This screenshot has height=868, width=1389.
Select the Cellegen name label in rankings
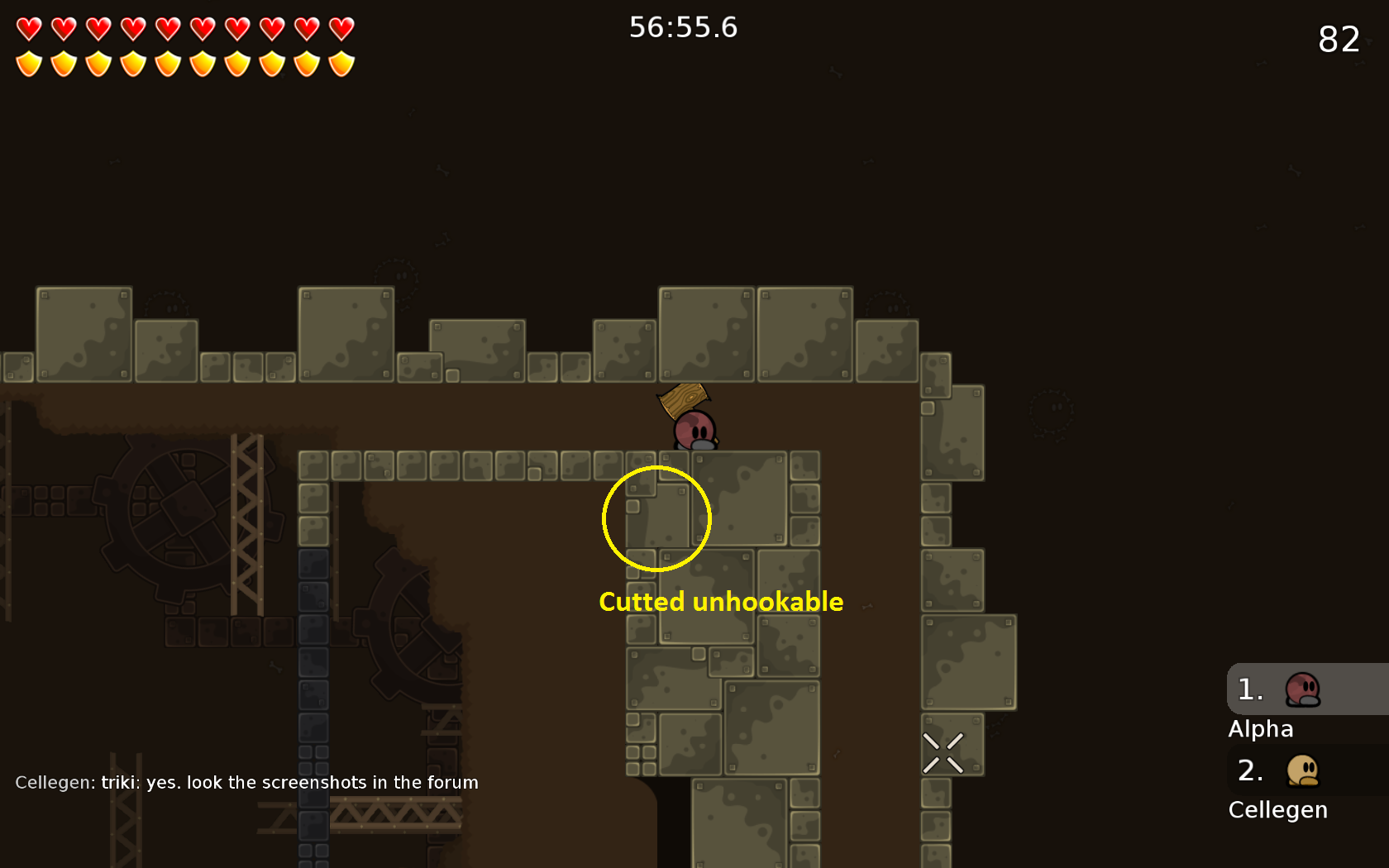click(1278, 810)
